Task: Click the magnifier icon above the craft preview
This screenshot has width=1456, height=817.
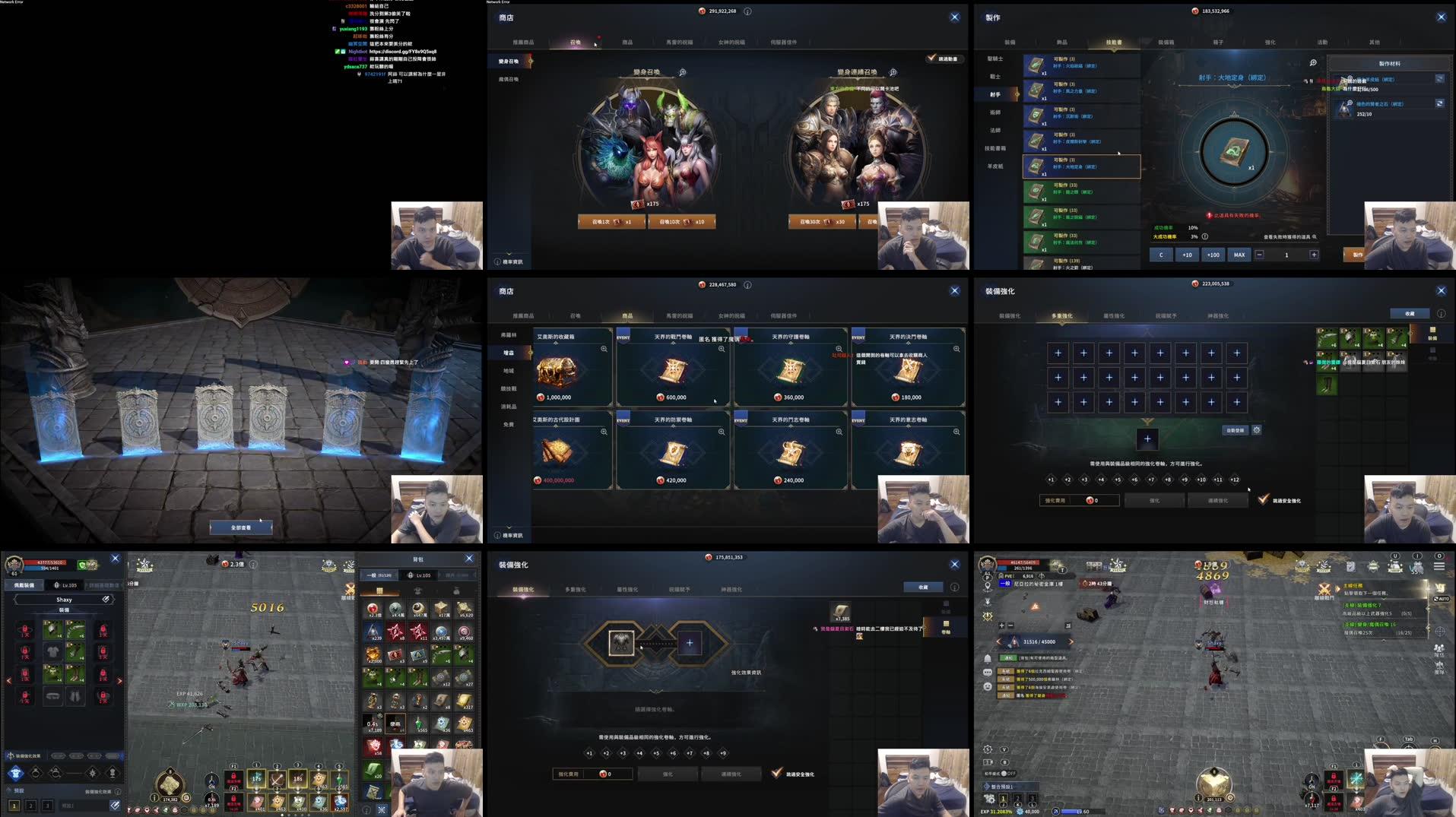Action: (x=1313, y=62)
